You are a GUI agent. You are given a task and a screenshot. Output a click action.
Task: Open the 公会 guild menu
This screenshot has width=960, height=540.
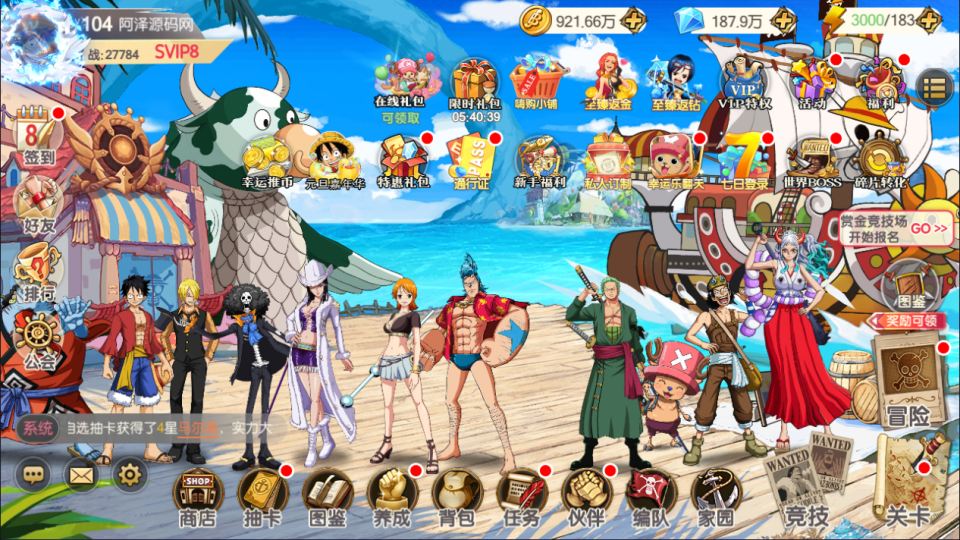38,338
